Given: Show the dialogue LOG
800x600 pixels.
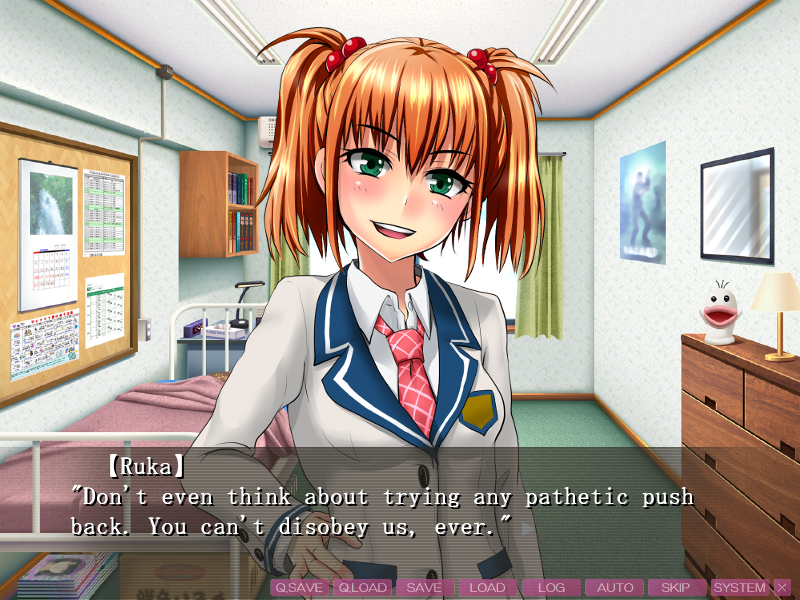Looking at the screenshot, I should (x=551, y=588).
